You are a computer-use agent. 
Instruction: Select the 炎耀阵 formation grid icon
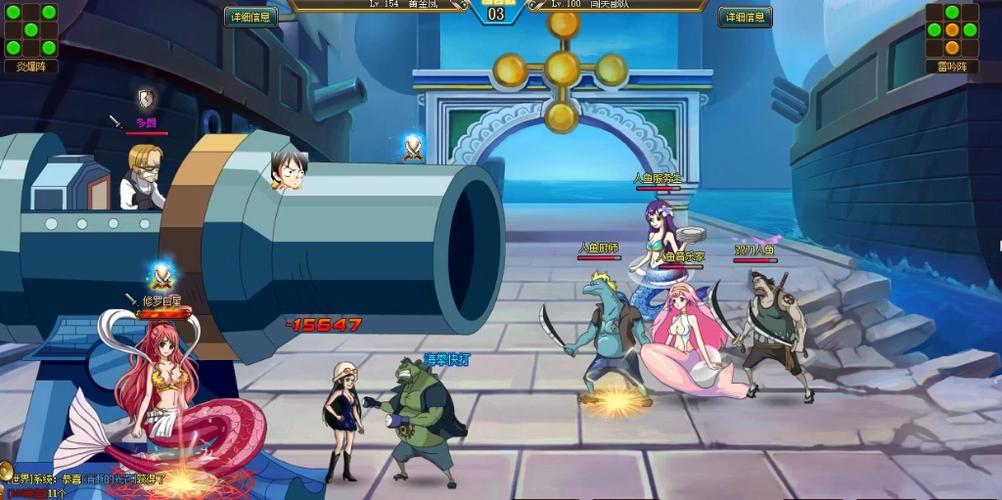tap(30, 30)
